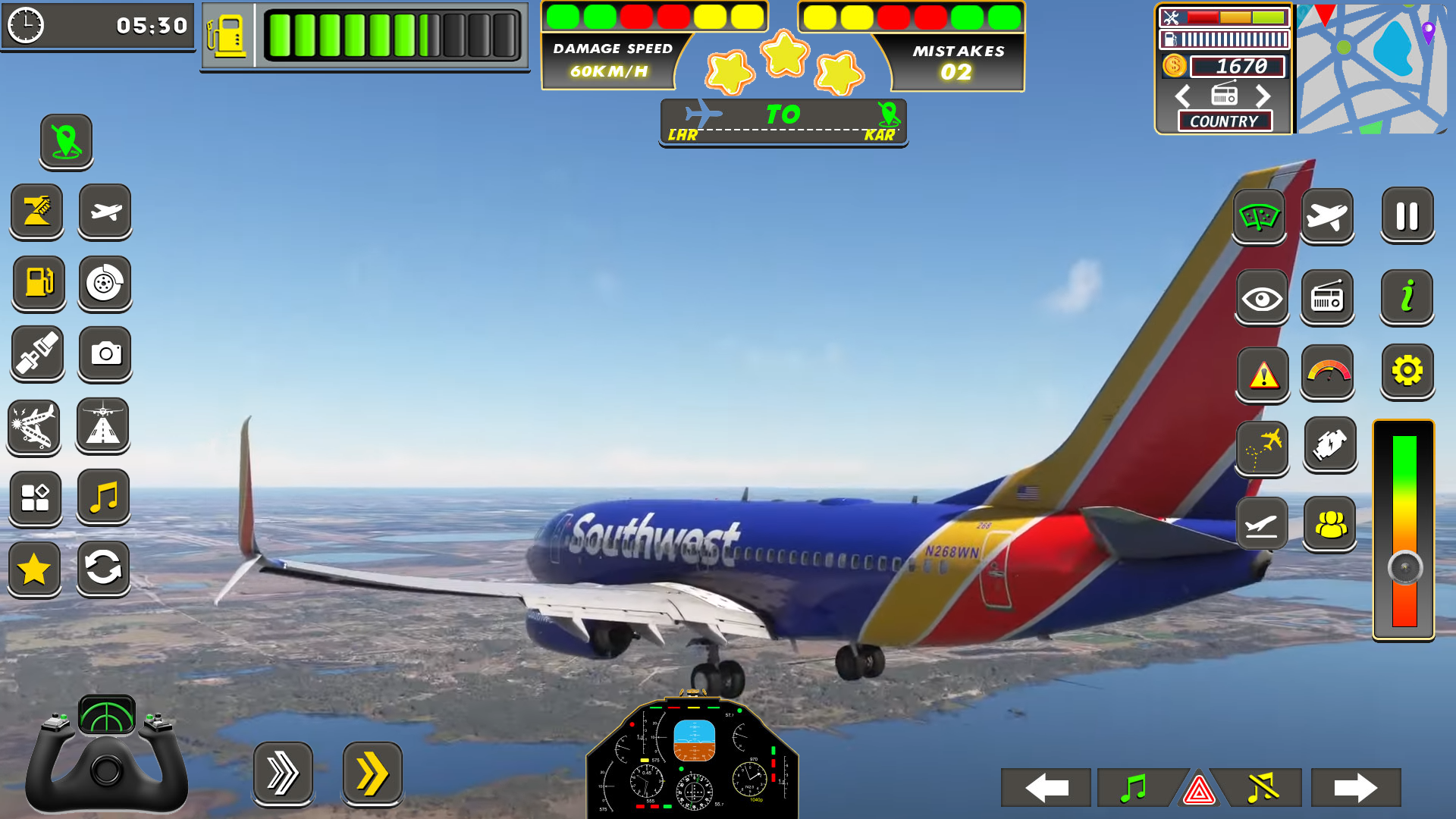Select the seatbelt sign icon
This screenshot has height=819, width=1456.
[36, 354]
